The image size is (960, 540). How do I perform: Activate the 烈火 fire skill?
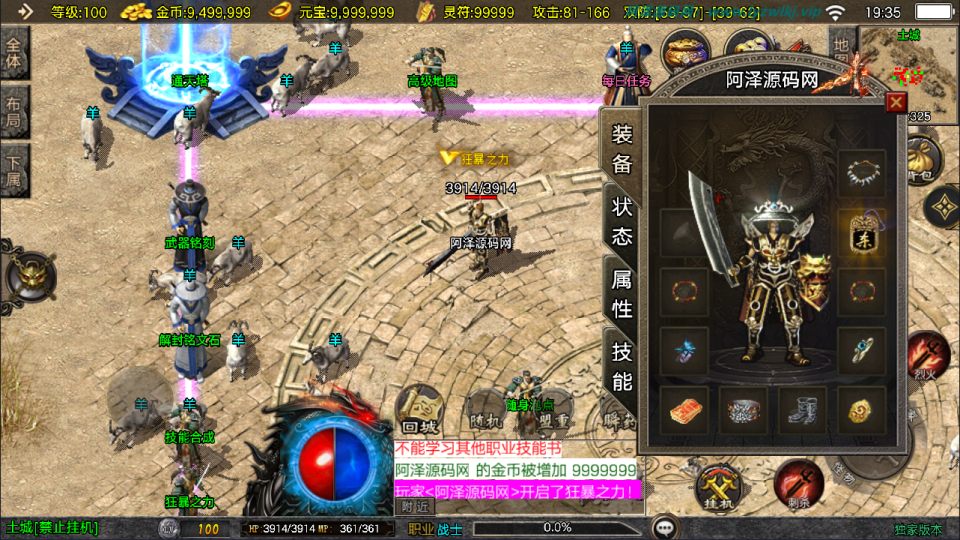tap(928, 357)
